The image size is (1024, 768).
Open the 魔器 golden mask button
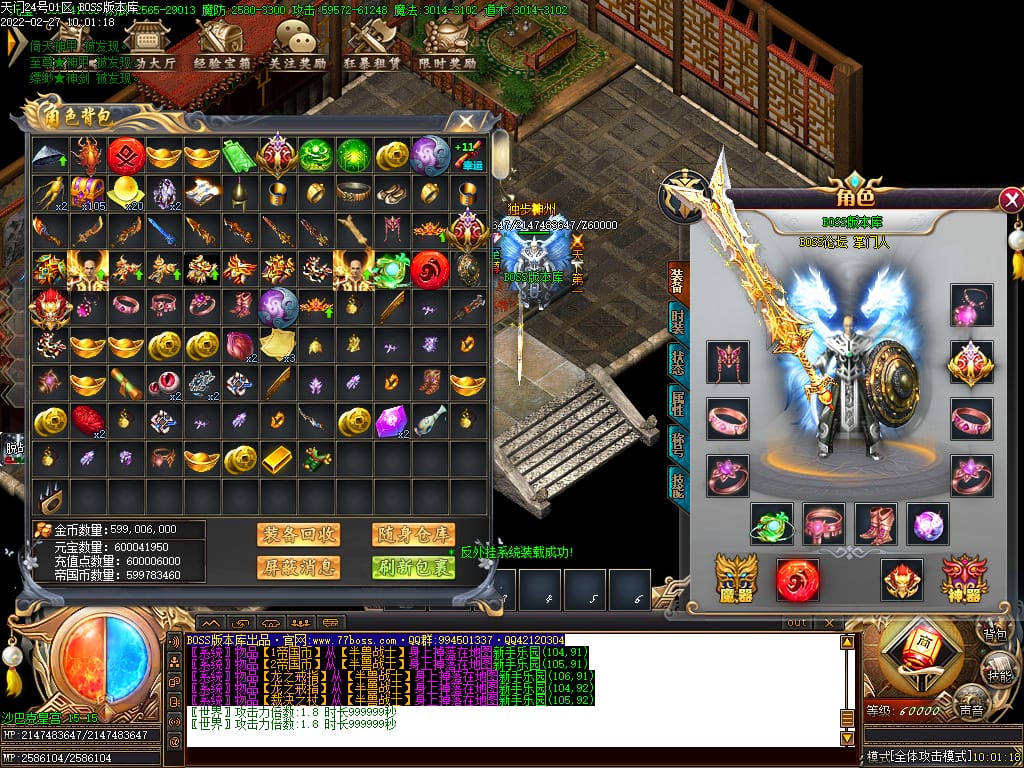coord(736,579)
